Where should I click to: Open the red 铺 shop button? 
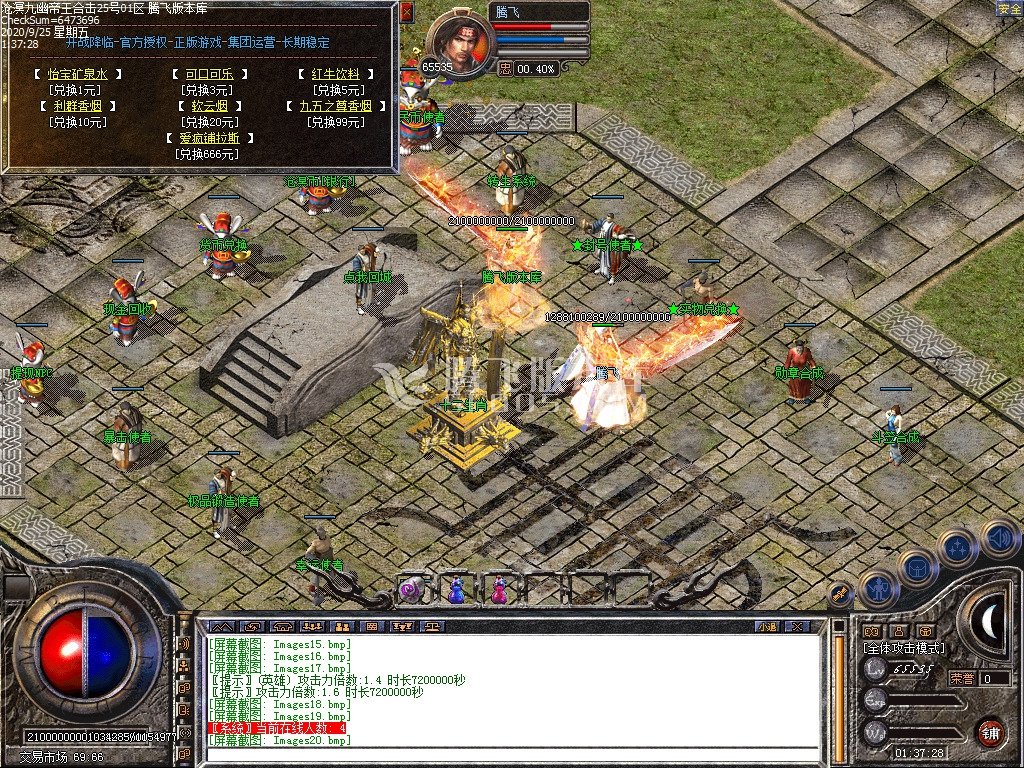989,731
